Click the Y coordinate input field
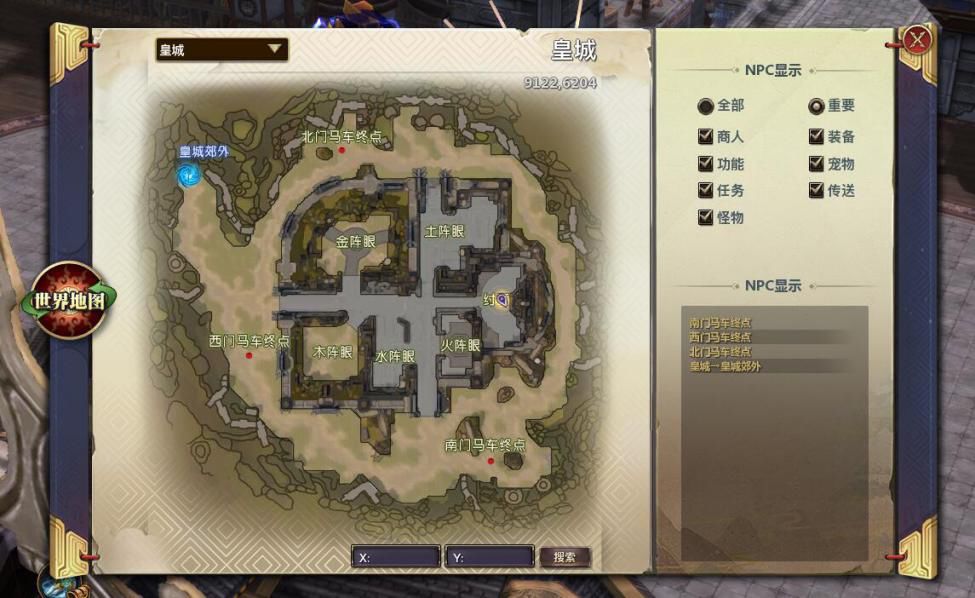 click(x=489, y=557)
